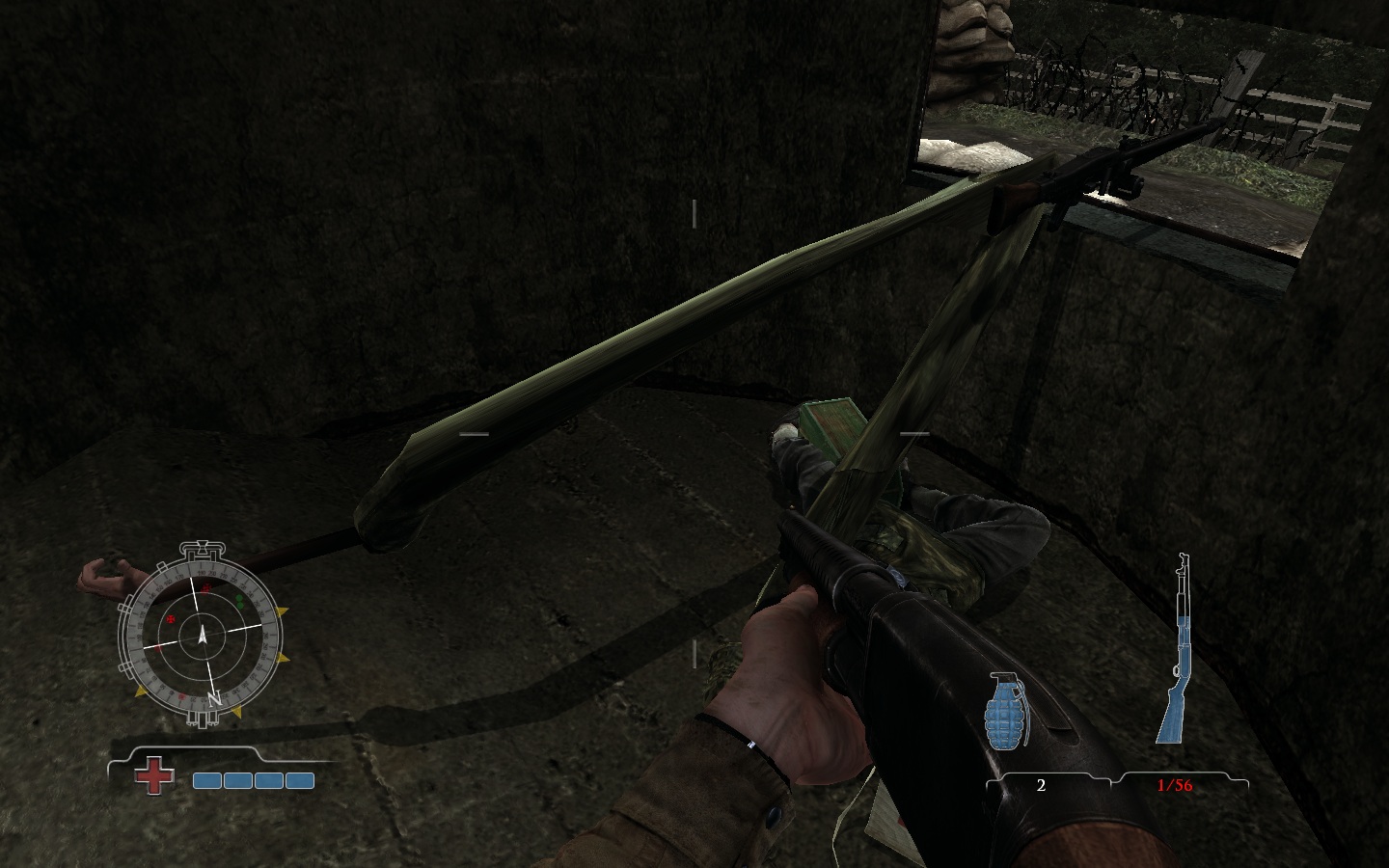
Task: Click the upper crosshair bracket
Action: pyautogui.click(x=694, y=214)
